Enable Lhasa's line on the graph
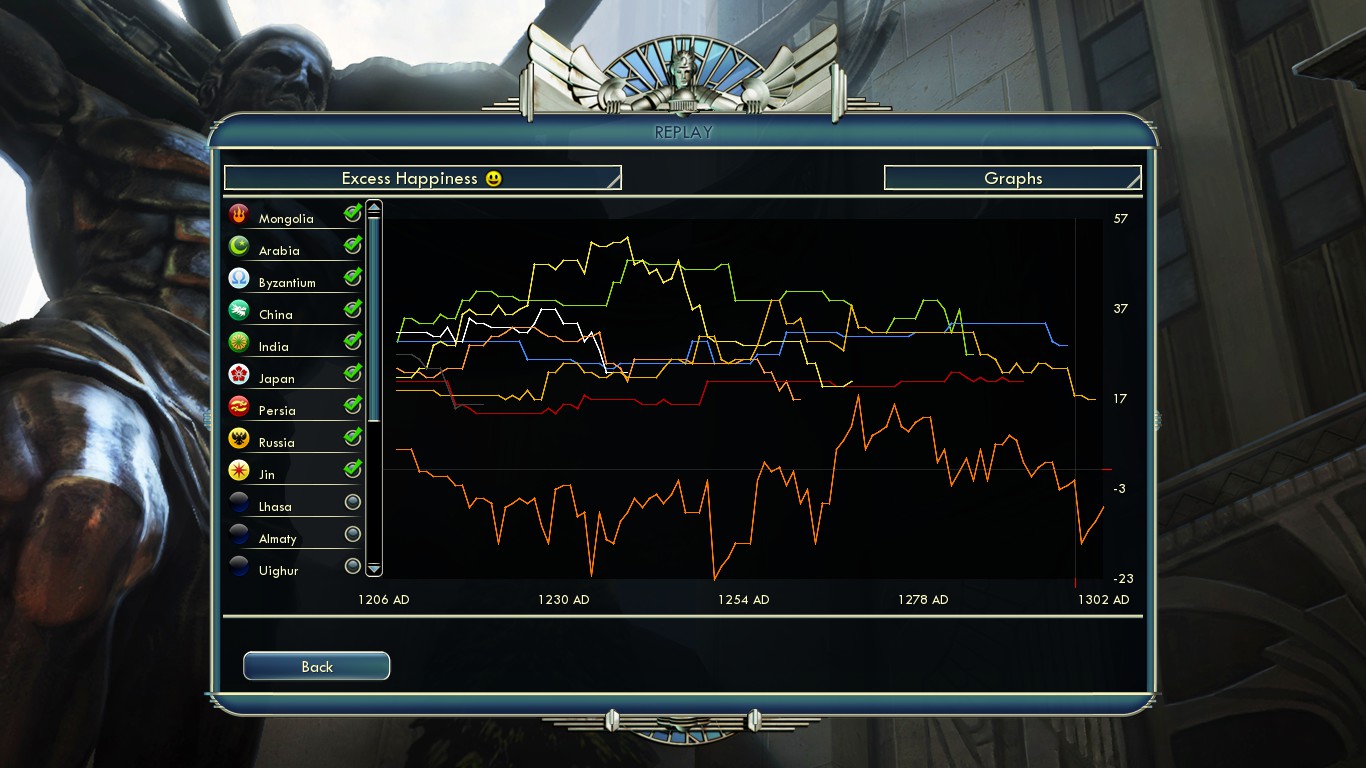This screenshot has width=1366, height=768. tap(352, 502)
